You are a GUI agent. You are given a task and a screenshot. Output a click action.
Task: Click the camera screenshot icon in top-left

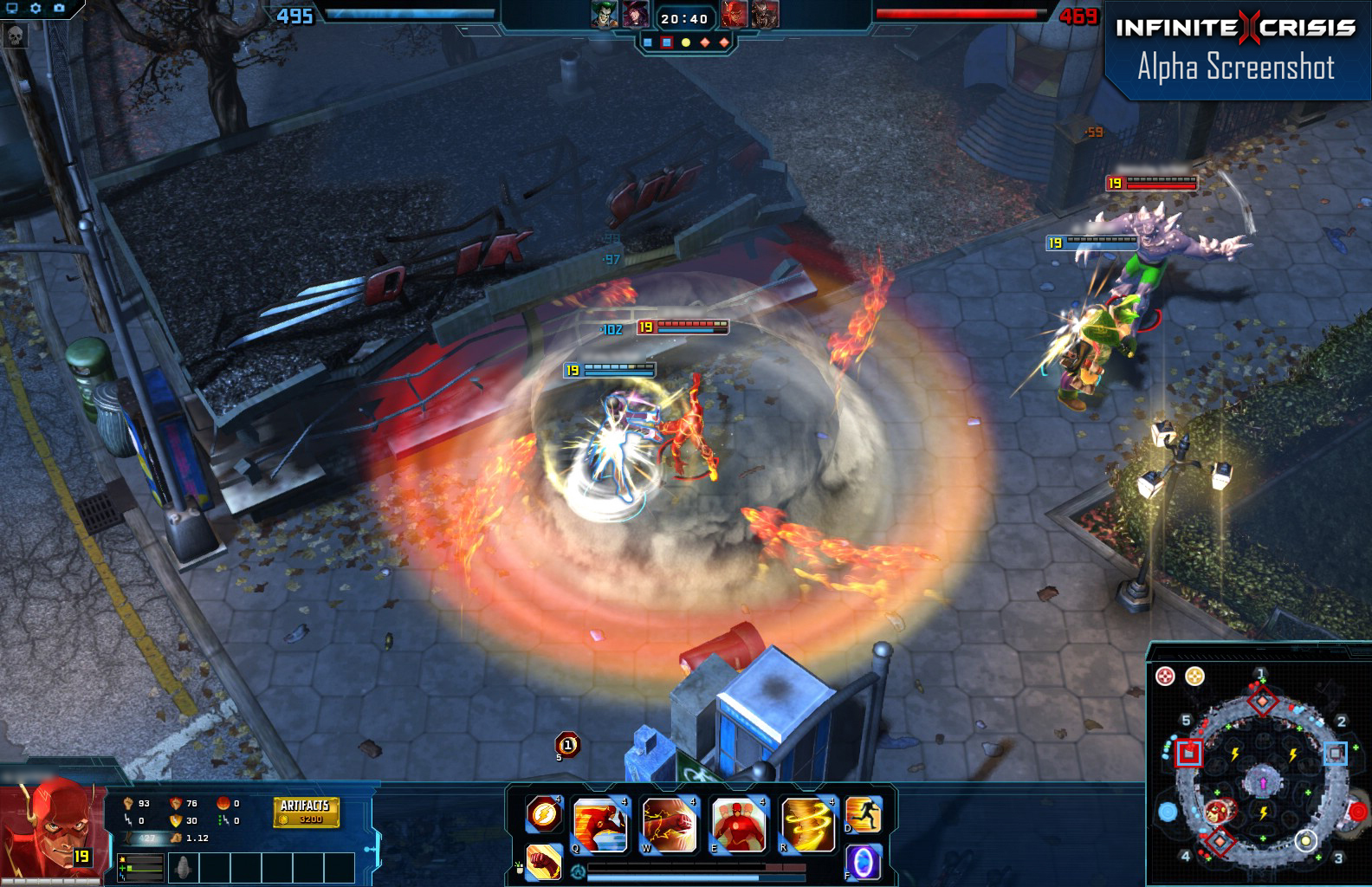click(58, 7)
